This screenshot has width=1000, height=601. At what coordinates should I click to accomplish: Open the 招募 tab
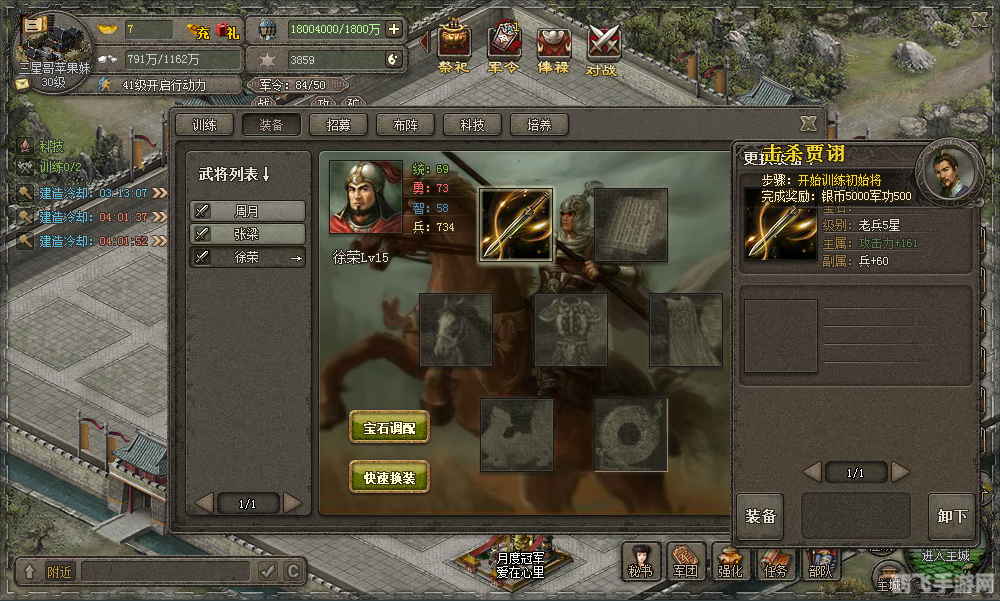(338, 125)
